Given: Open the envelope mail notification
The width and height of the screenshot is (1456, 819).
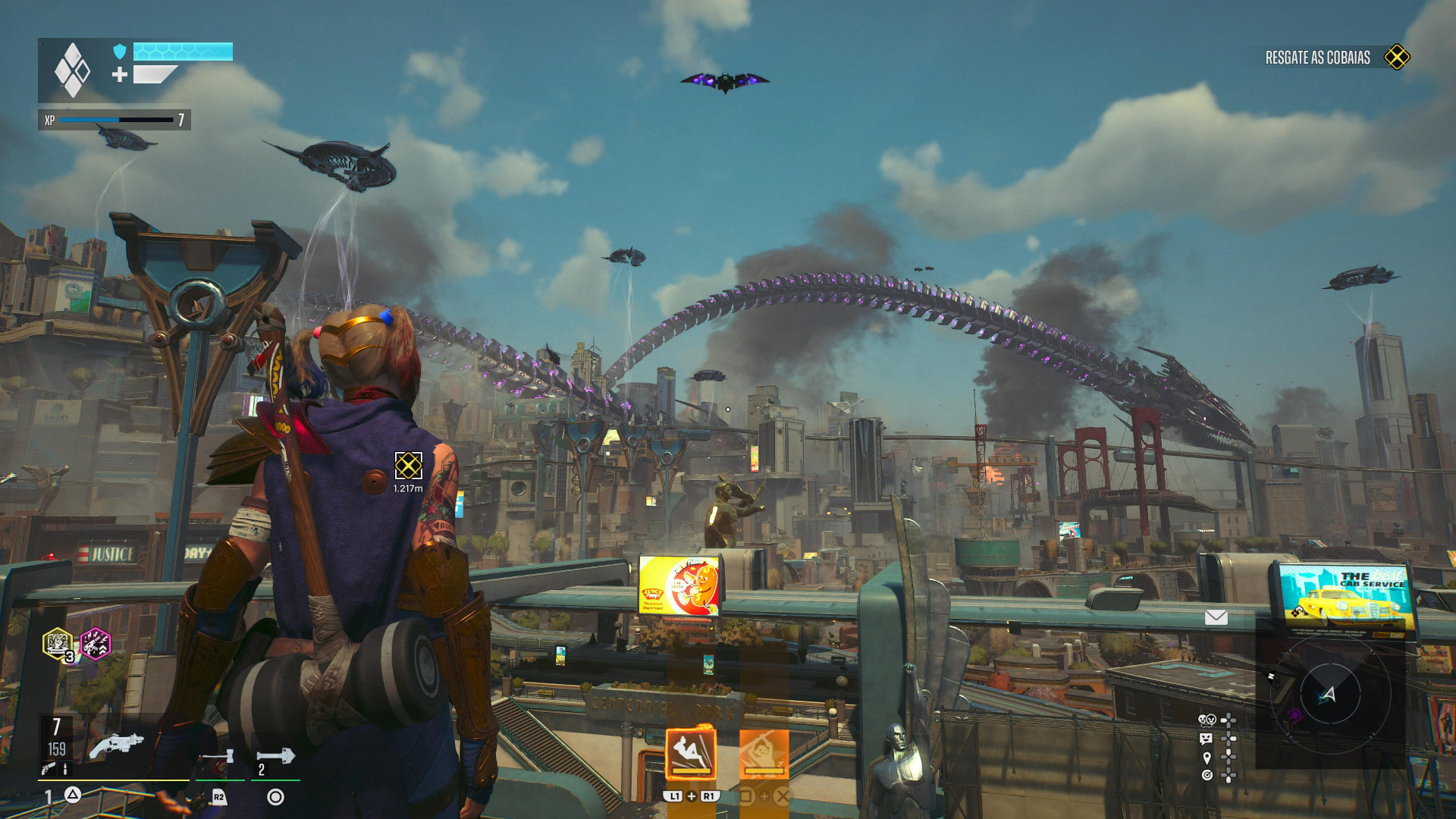Looking at the screenshot, I should coord(1216,617).
